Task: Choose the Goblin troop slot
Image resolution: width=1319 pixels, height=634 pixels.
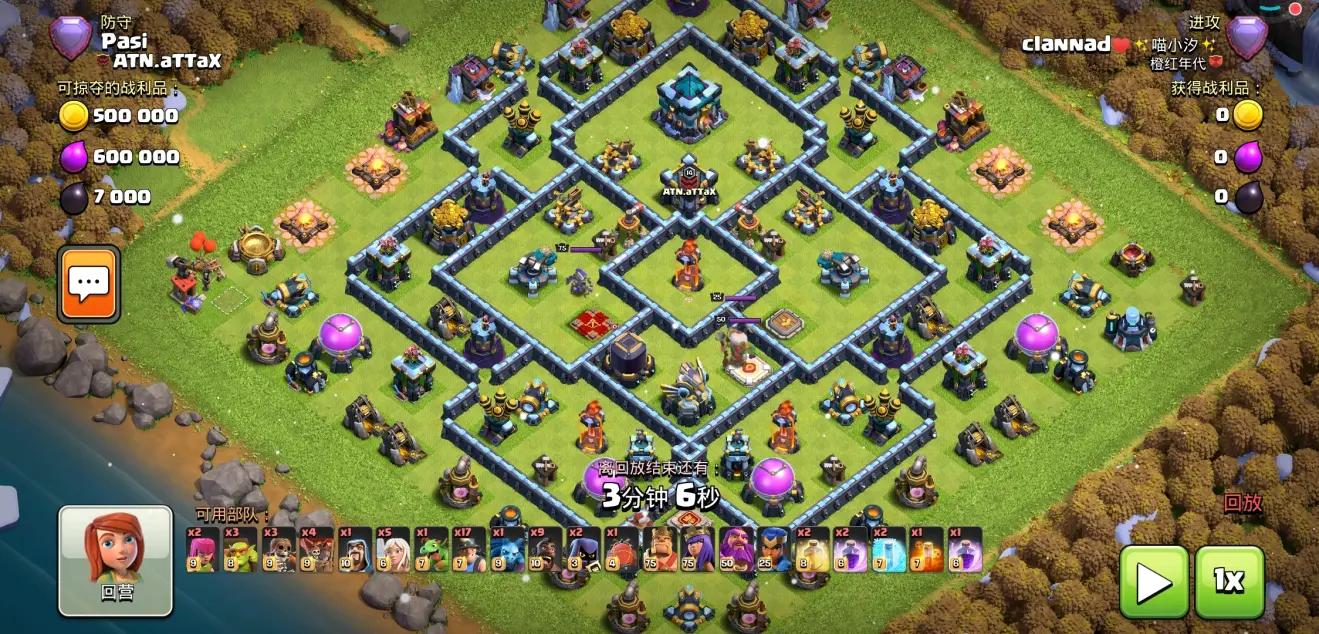Action: click(239, 550)
